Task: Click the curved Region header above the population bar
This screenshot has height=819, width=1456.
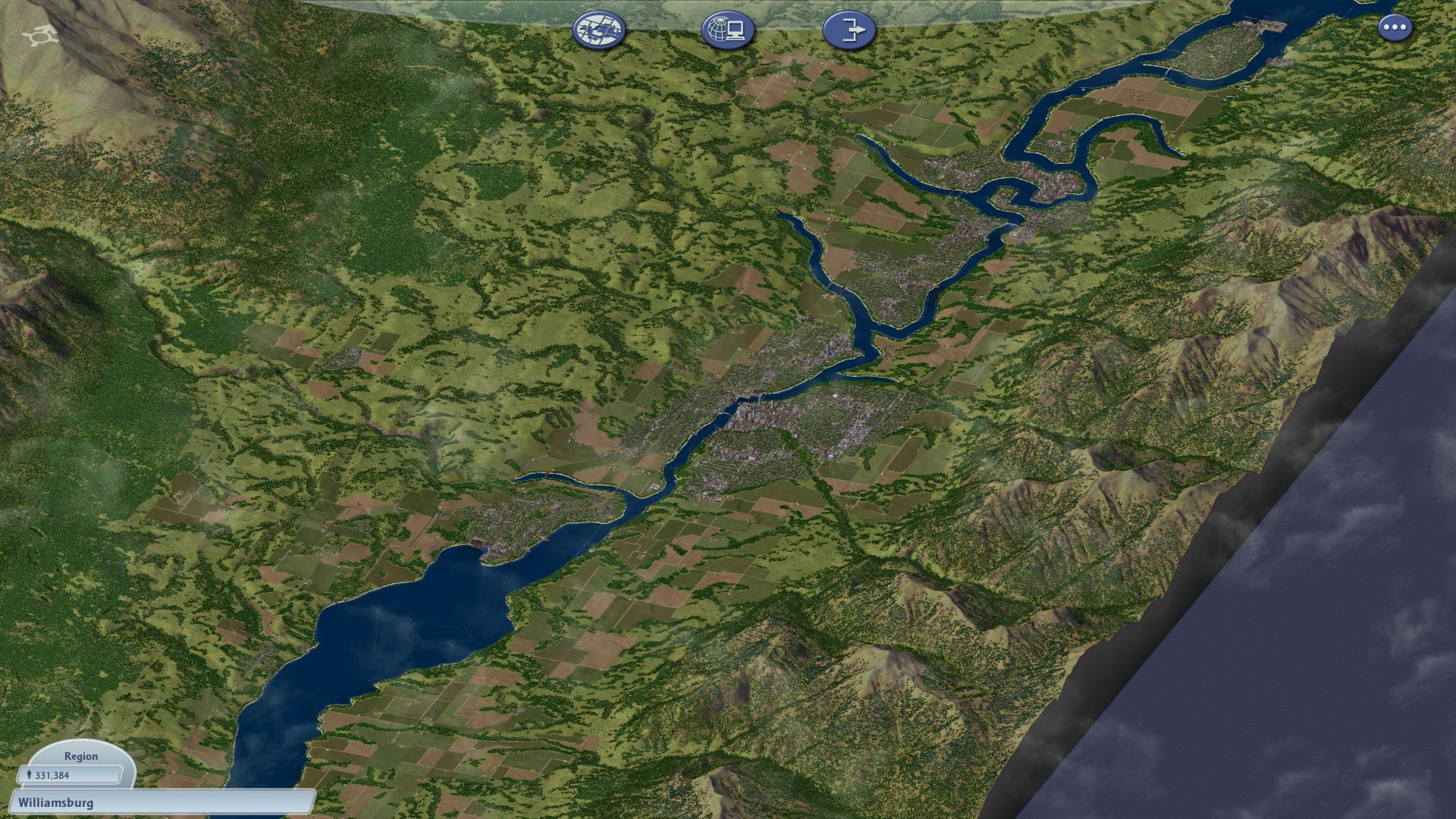Action: tap(82, 756)
